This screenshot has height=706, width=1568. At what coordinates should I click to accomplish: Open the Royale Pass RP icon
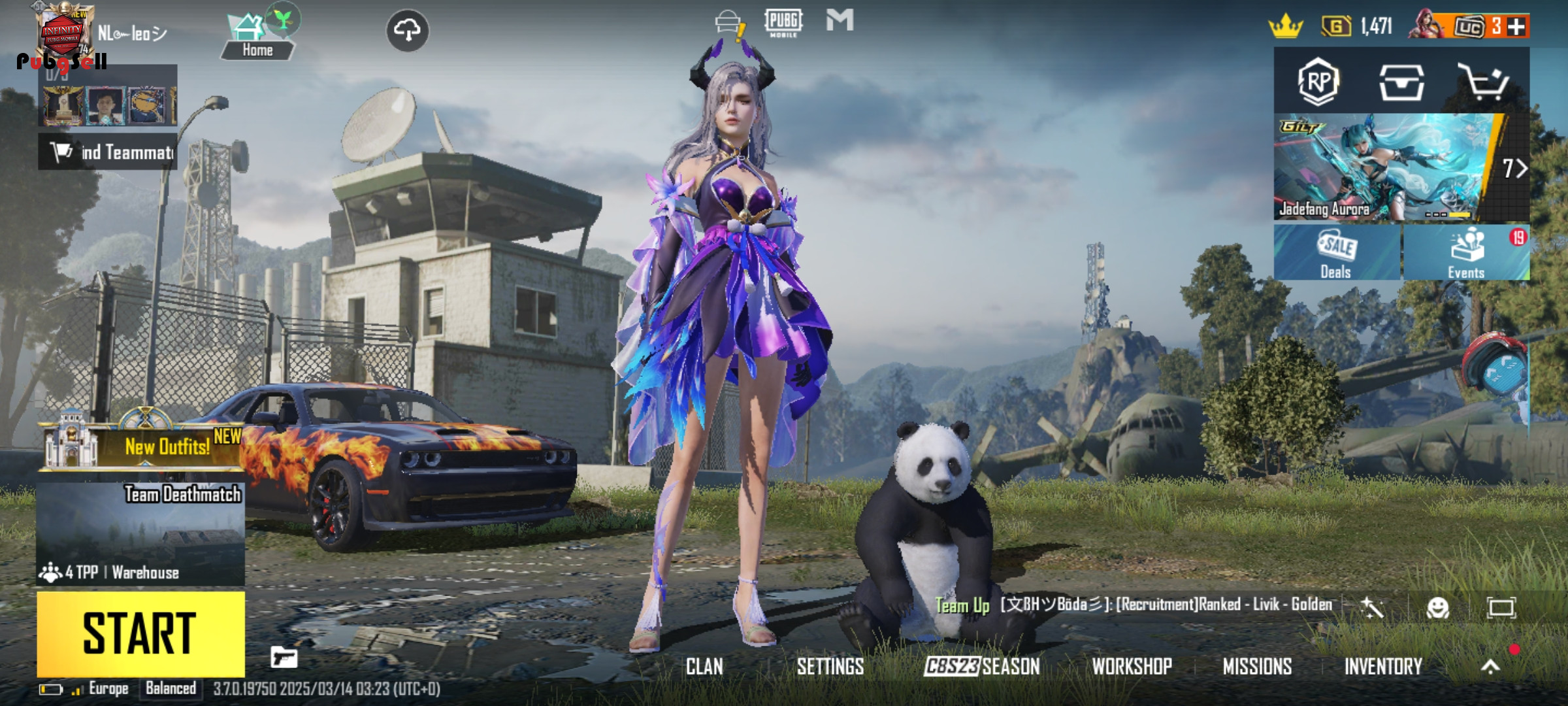tap(1318, 82)
